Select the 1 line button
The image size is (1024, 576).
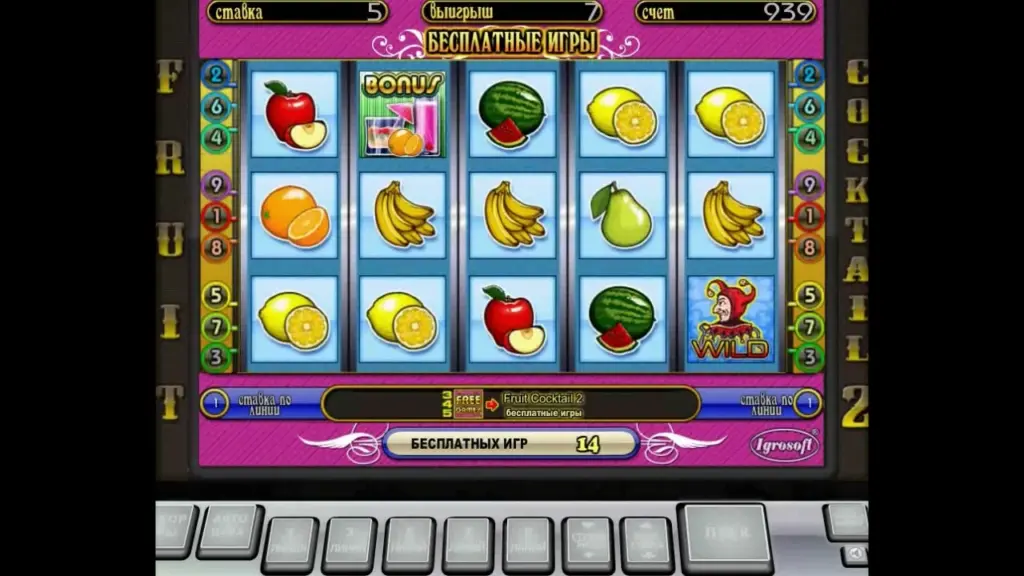click(x=290, y=544)
